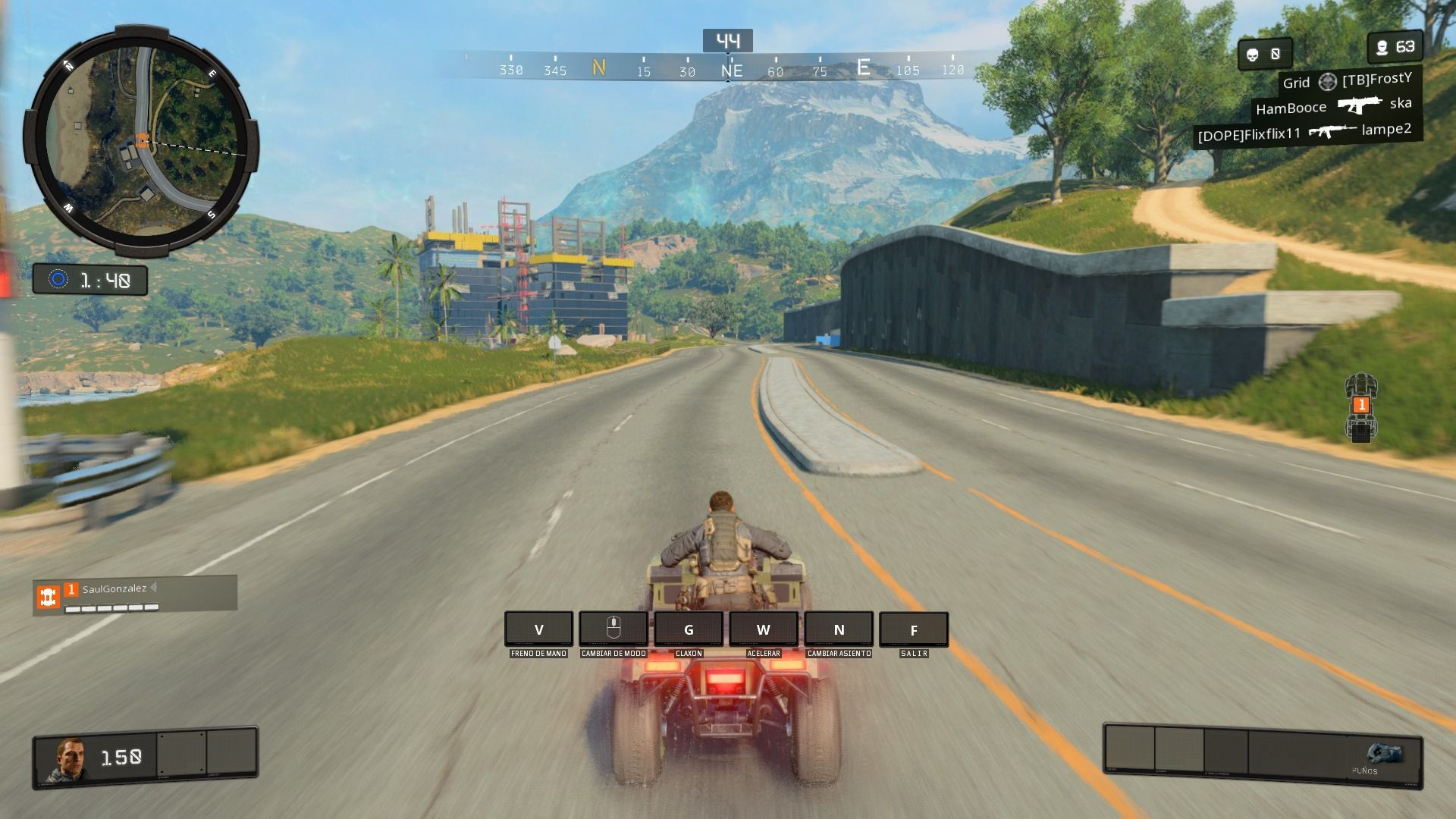This screenshot has width=1456, height=819.
Task: Click the circular minimap
Action: click(x=141, y=141)
